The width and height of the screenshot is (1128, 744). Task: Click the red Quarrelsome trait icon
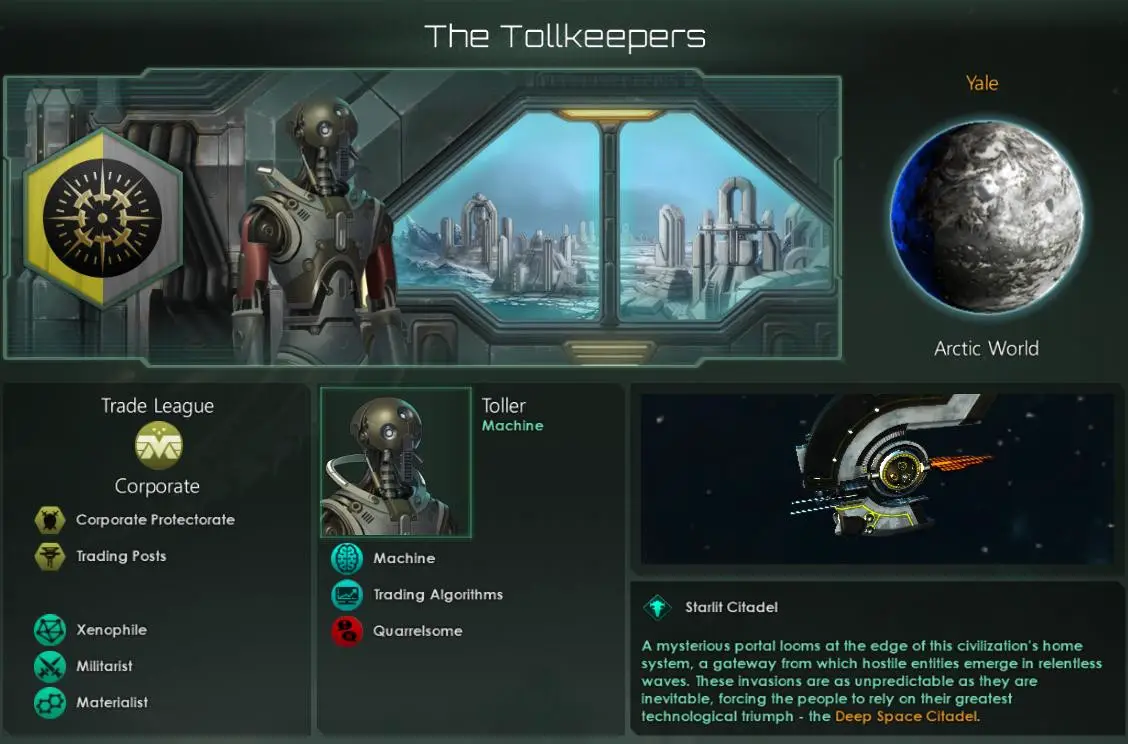point(347,631)
